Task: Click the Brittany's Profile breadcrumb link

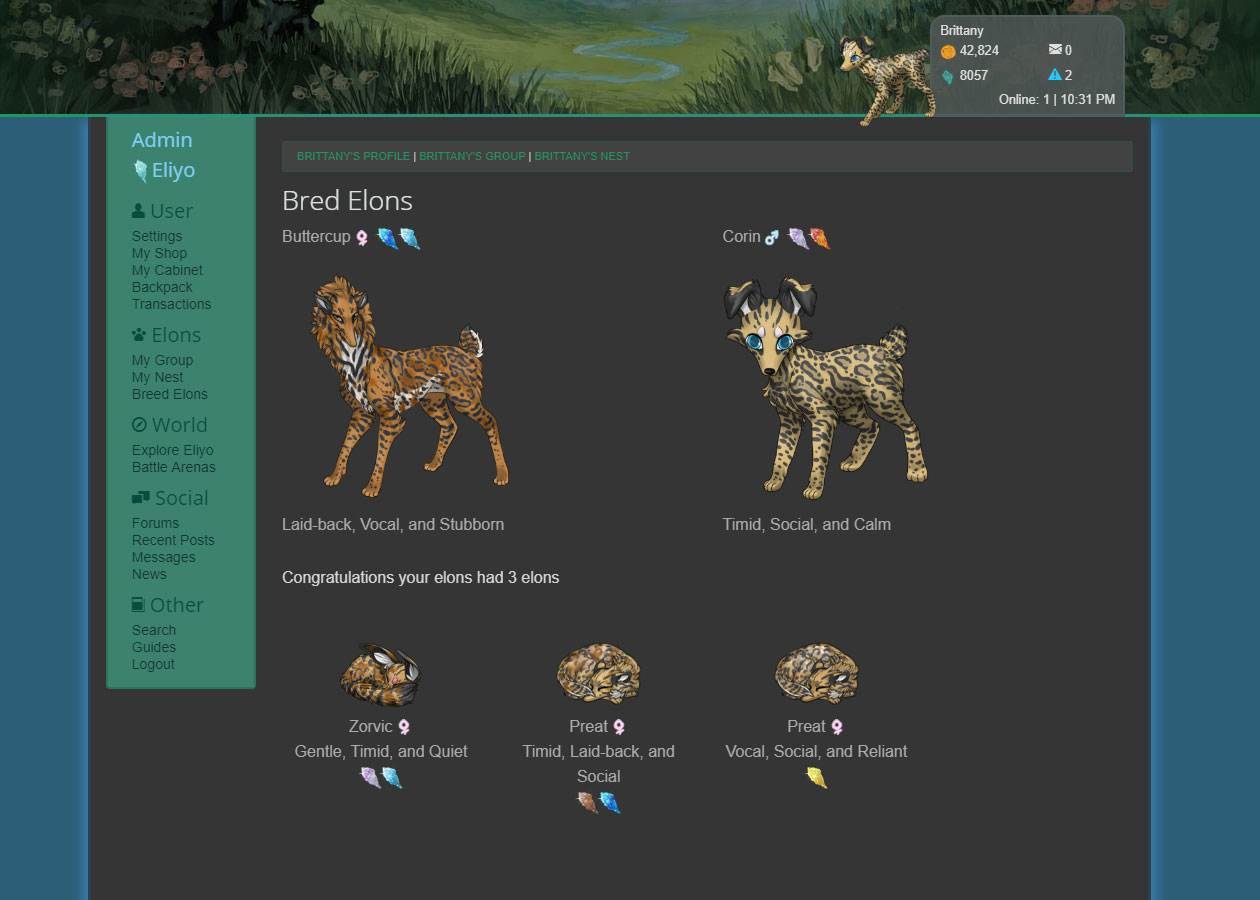Action: (x=353, y=156)
